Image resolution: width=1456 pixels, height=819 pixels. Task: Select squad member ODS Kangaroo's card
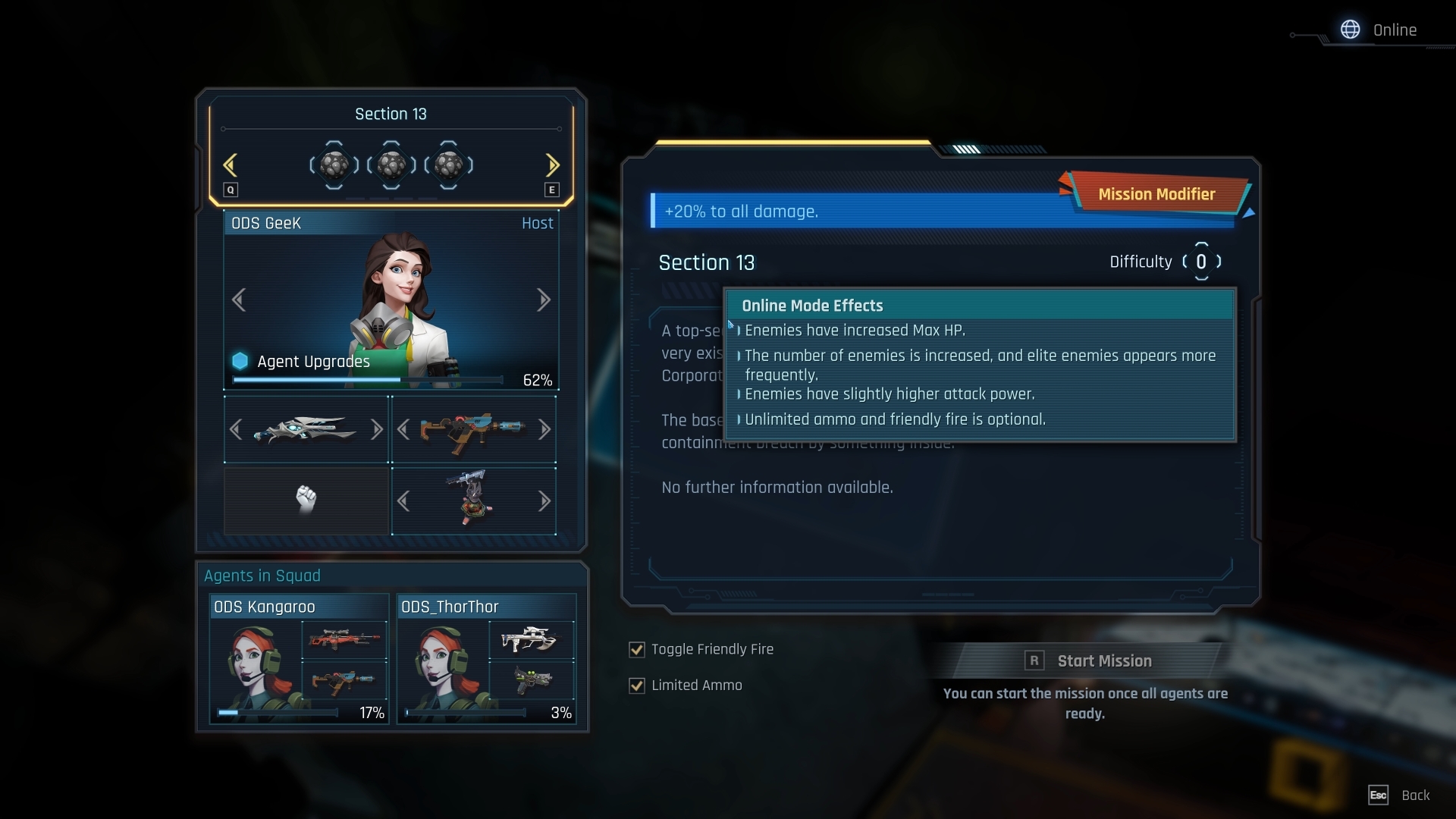point(299,658)
